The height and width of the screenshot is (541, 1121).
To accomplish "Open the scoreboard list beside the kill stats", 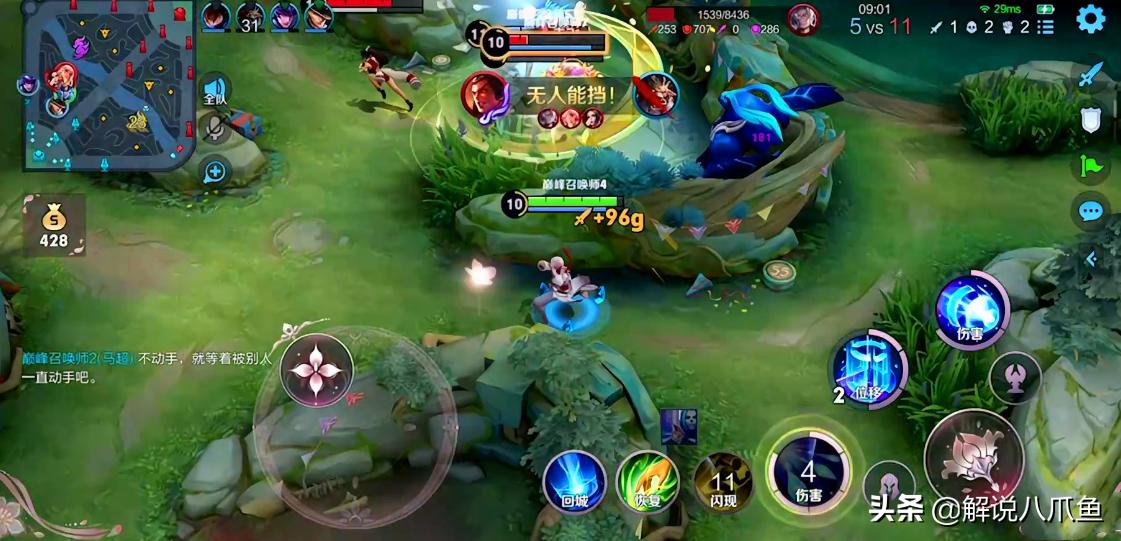I will 1045,27.
